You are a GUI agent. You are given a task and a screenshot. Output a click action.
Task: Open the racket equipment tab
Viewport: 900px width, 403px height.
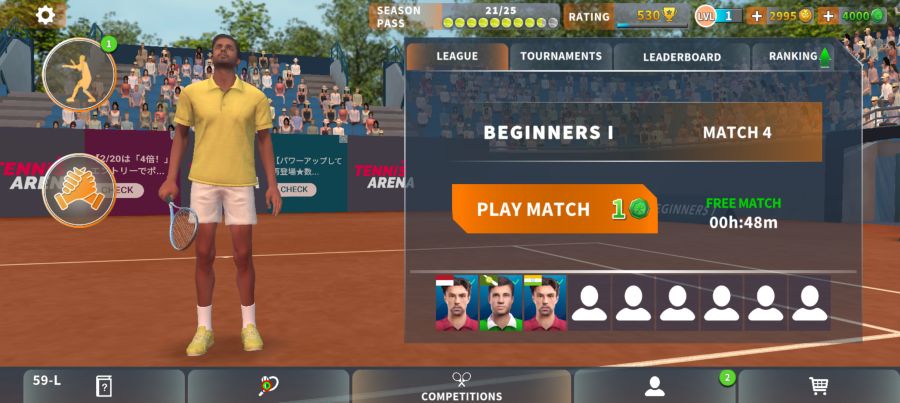point(268,386)
